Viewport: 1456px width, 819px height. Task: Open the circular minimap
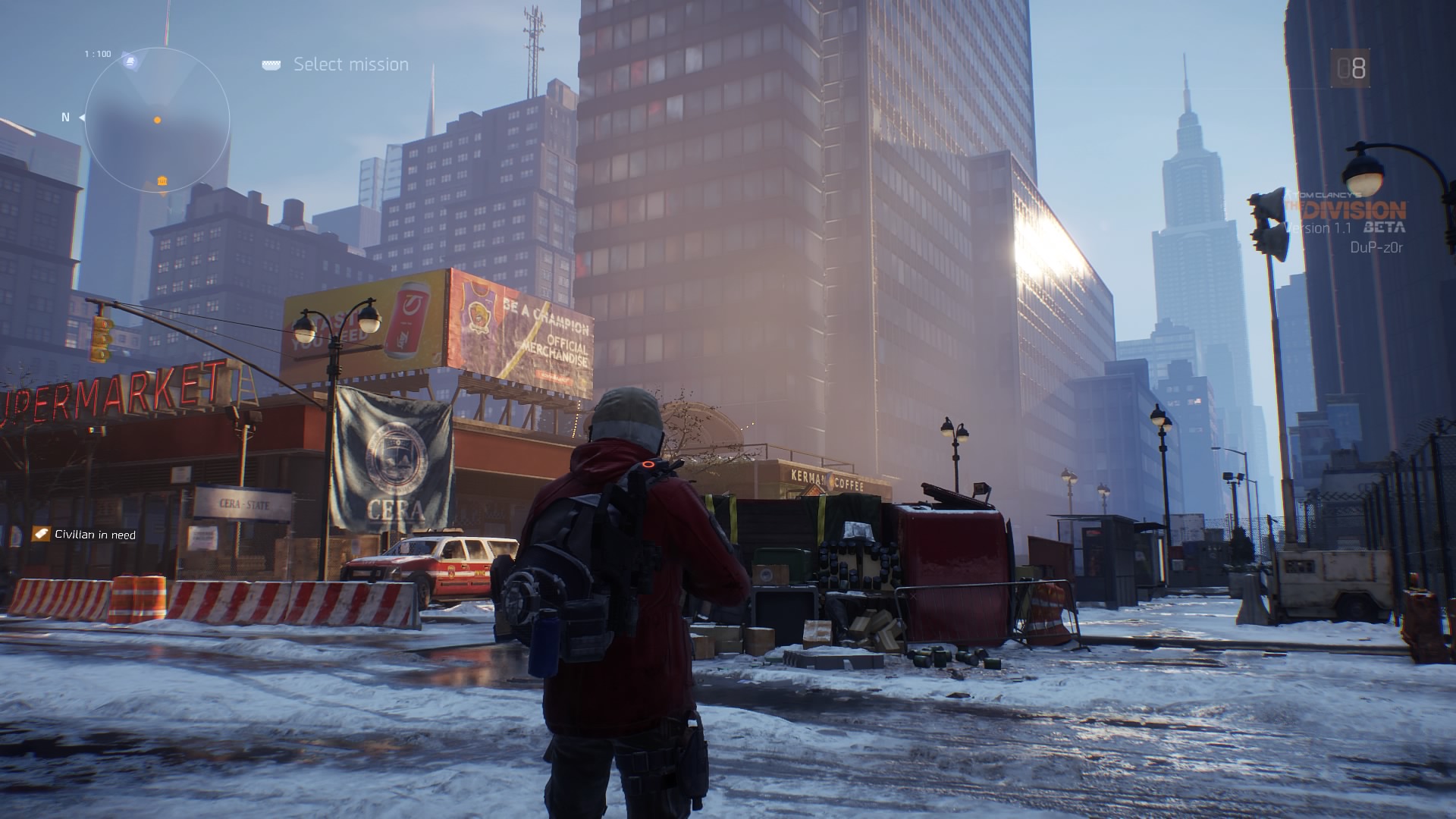coord(157,120)
